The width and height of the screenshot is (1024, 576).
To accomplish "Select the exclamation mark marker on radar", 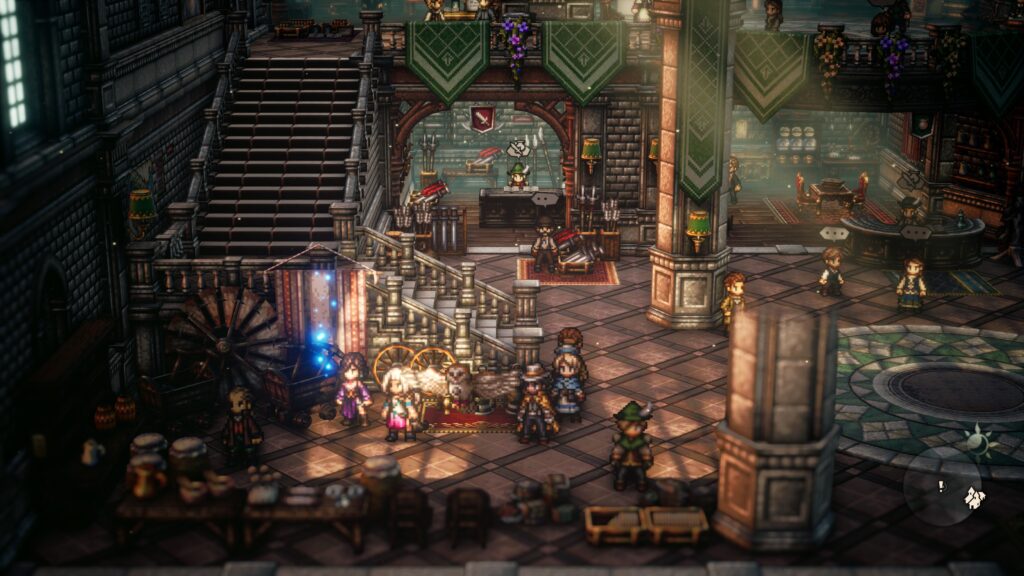I will [x=940, y=487].
